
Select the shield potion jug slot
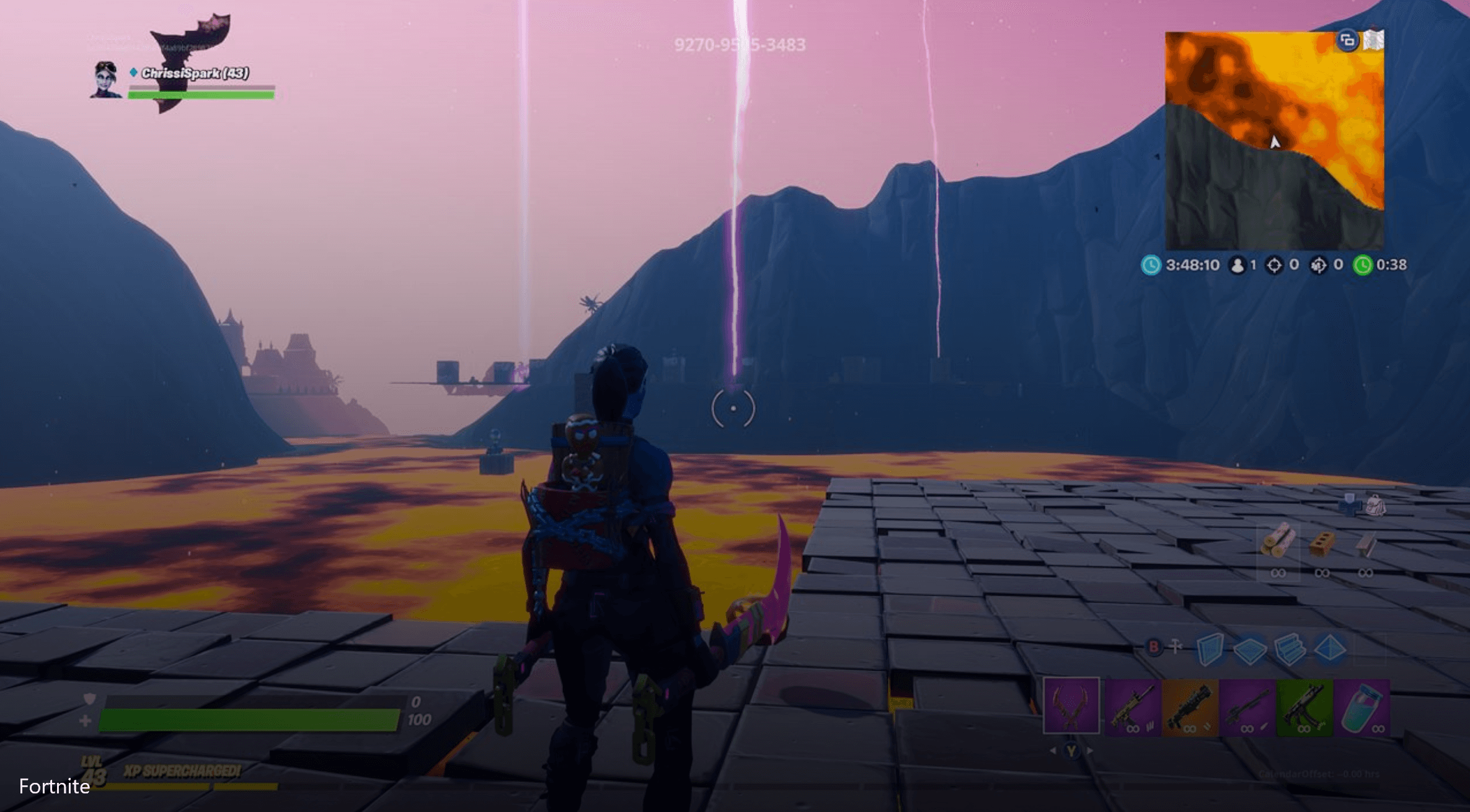tap(1362, 707)
